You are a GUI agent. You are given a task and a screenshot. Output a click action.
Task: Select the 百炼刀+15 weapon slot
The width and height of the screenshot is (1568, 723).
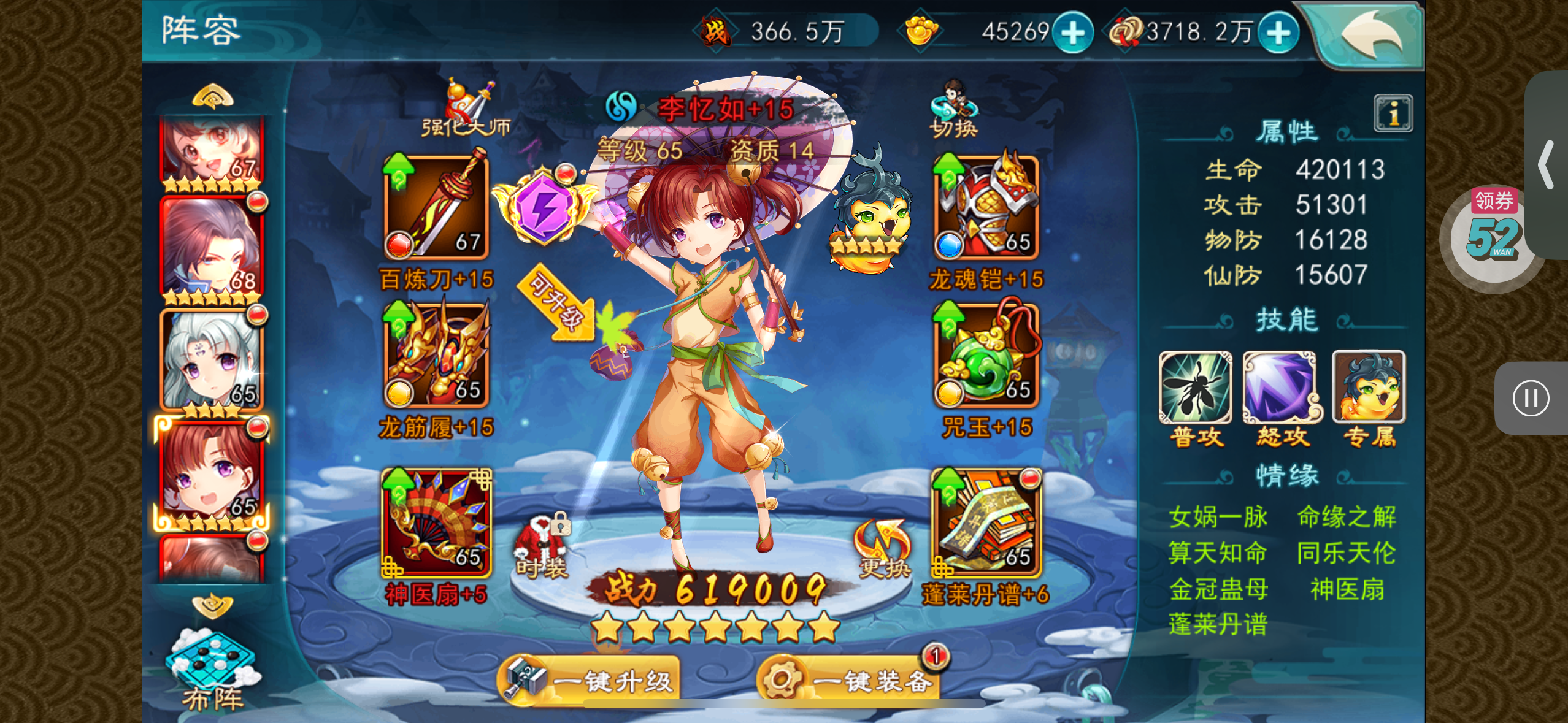[x=436, y=207]
